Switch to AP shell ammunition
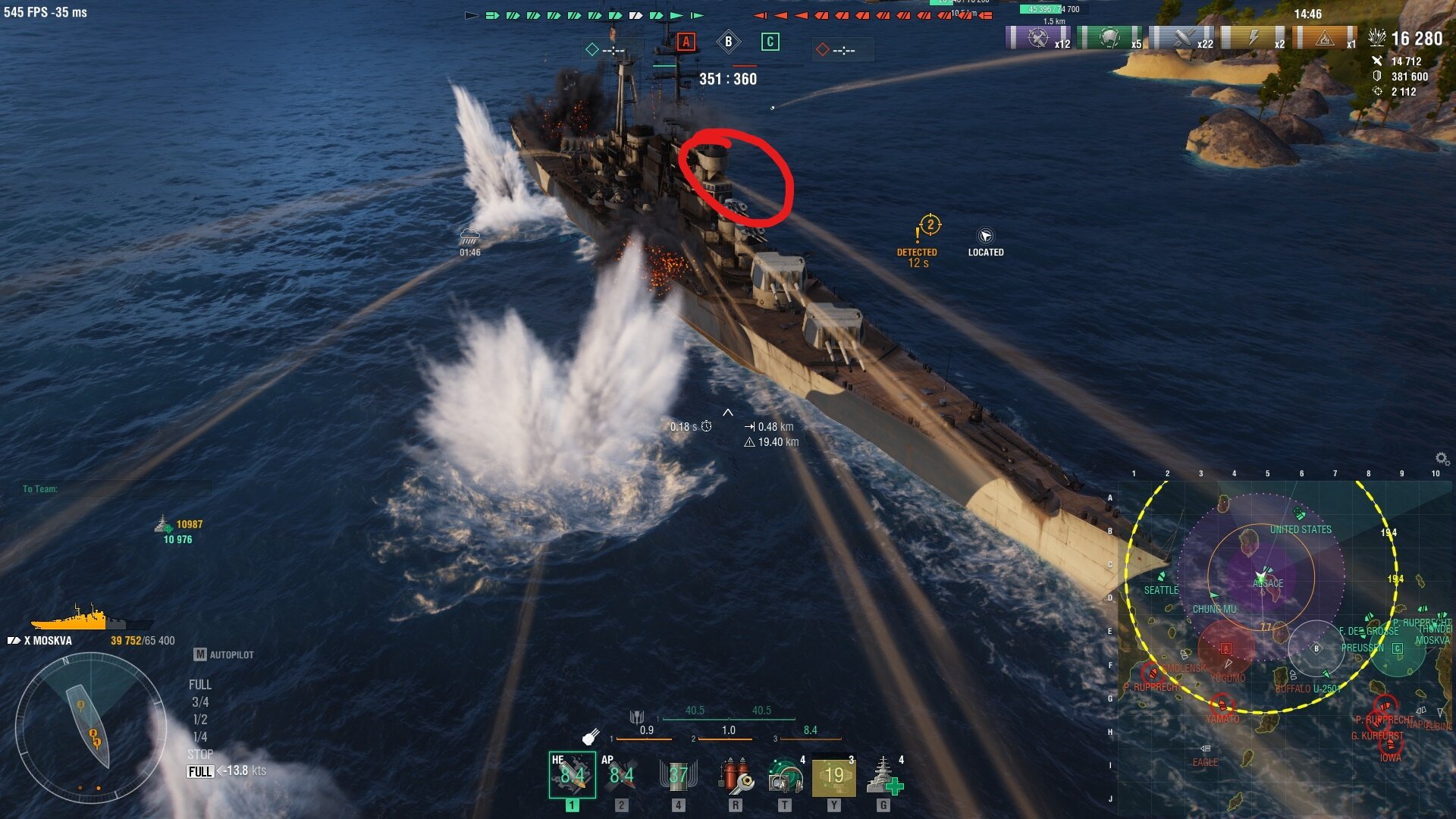The width and height of the screenshot is (1456, 819). point(621,775)
